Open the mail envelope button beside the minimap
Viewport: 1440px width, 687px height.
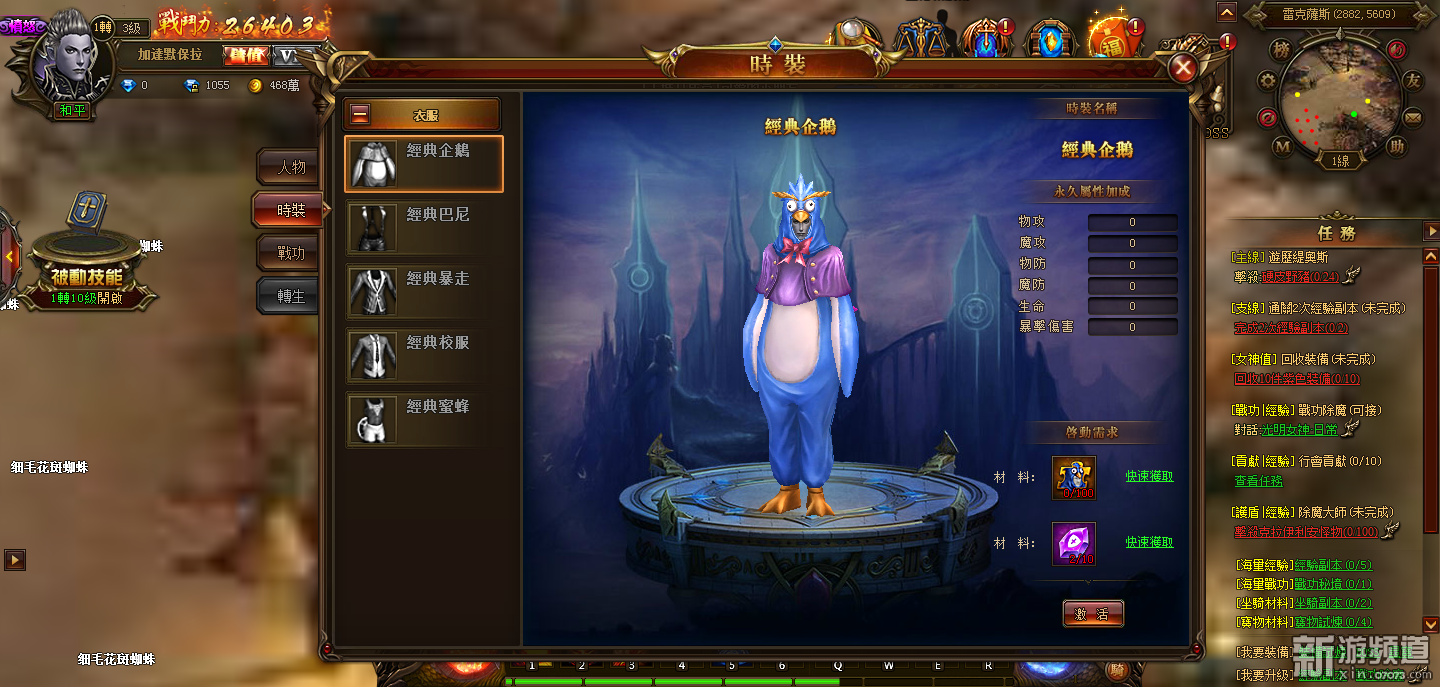1412,118
